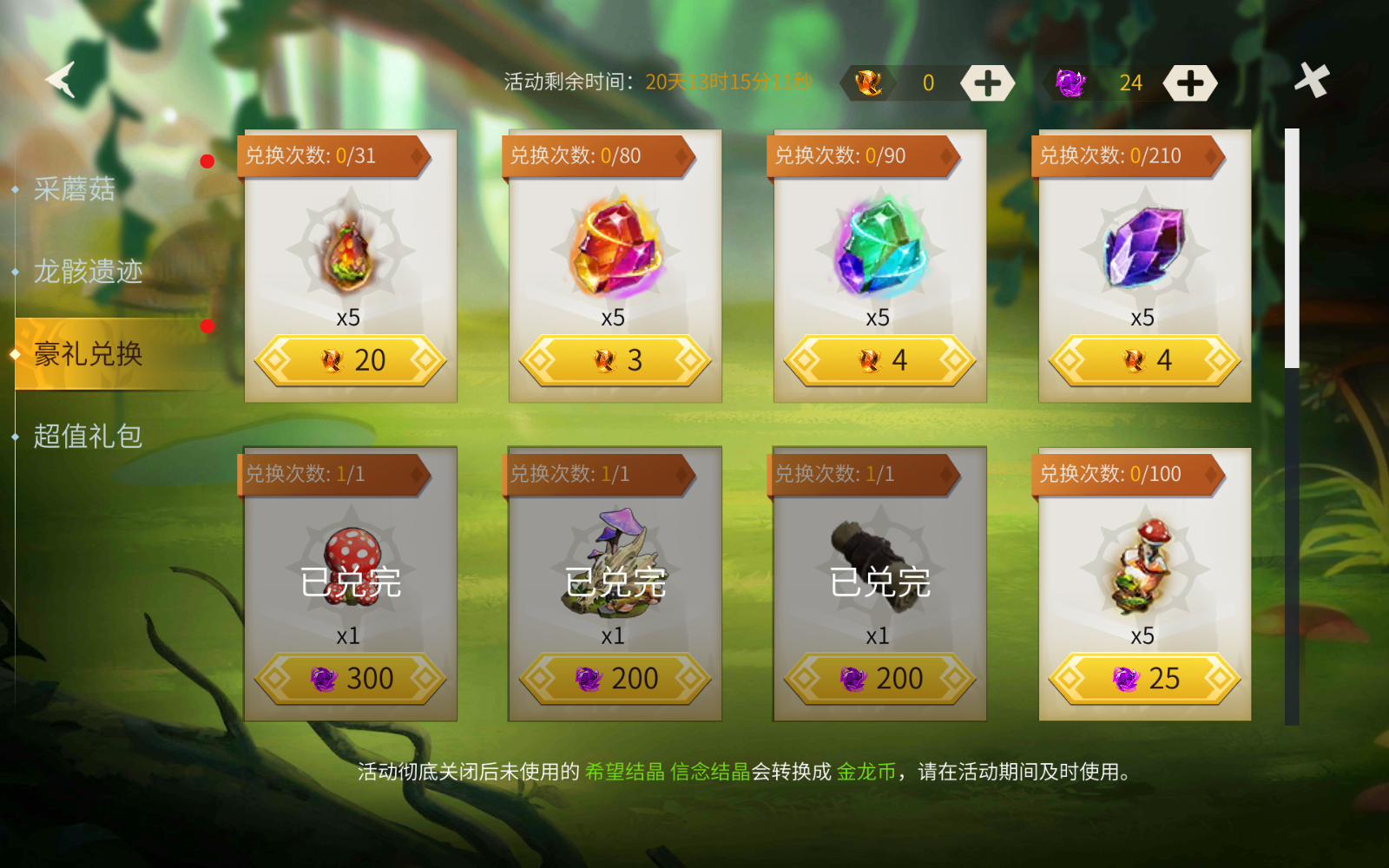Viewport: 1389px width, 868px height.
Task: Click the exchange list scrollbar
Action: click(1292, 425)
